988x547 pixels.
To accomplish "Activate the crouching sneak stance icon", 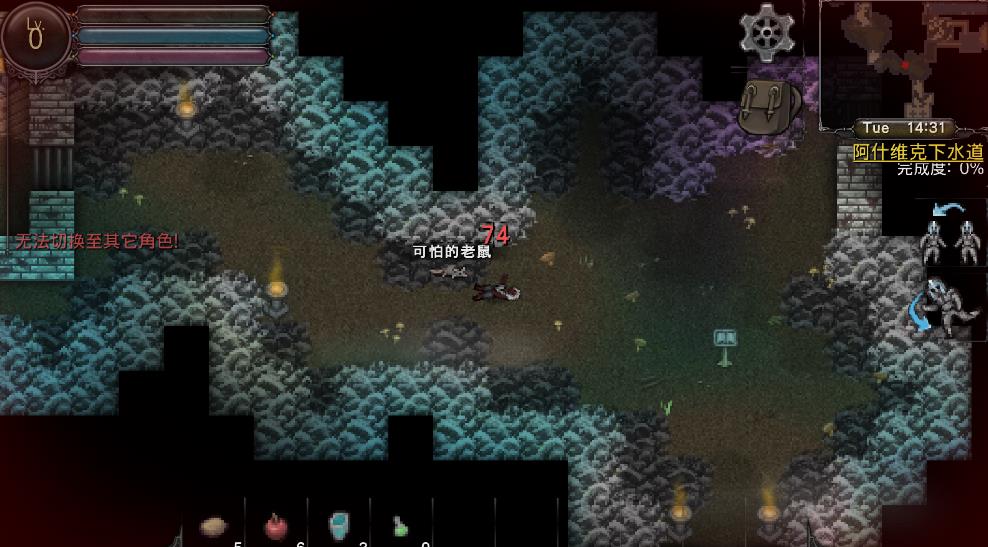I will 946,304.
